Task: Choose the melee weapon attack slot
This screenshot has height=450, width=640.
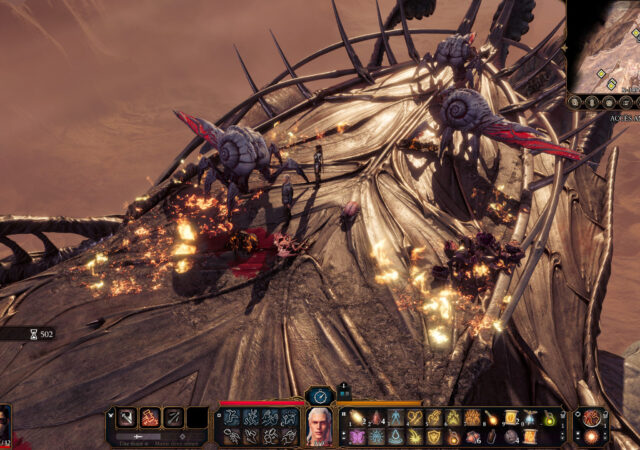Action: point(127,418)
